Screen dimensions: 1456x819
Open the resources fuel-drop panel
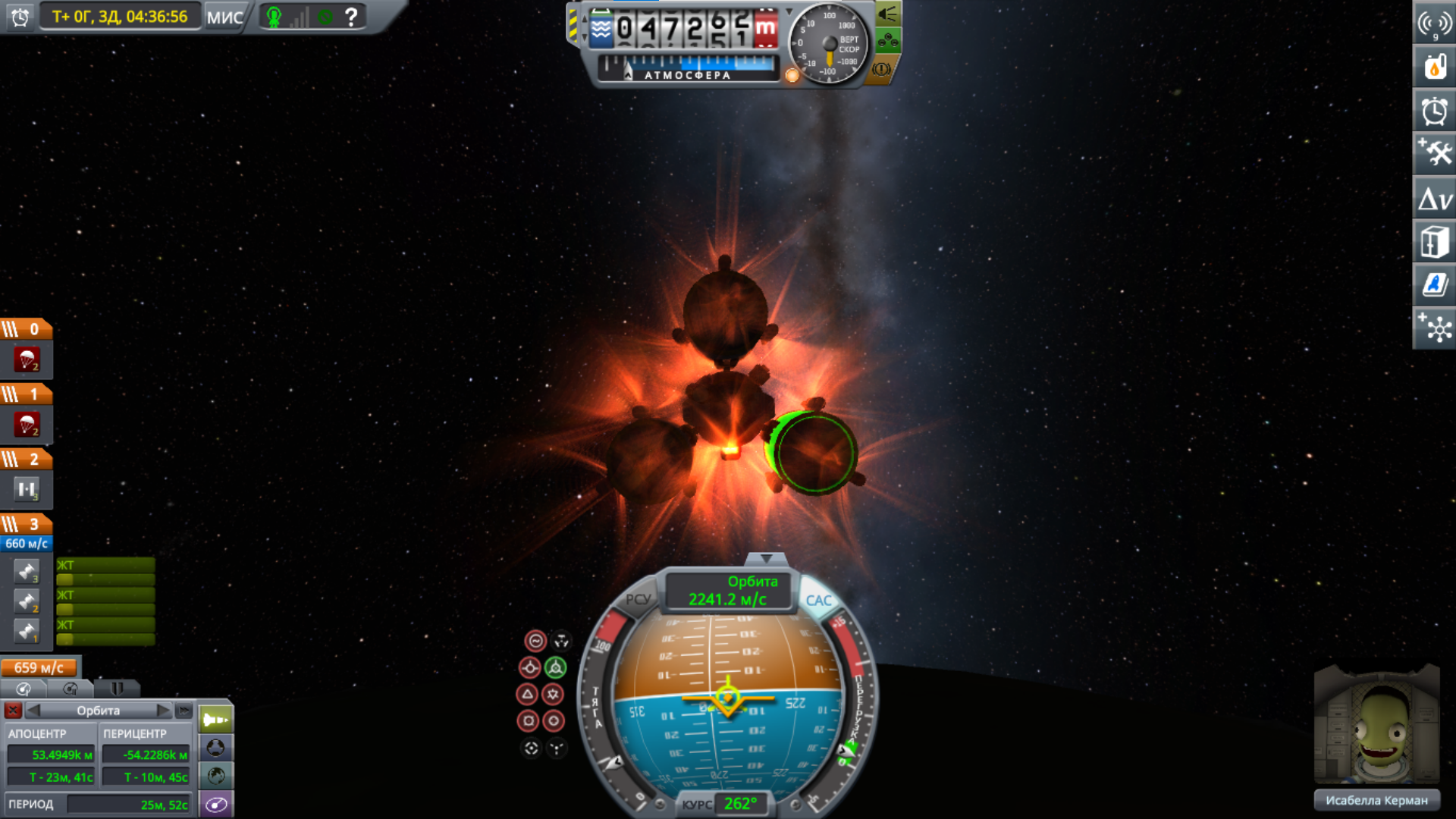tap(1434, 67)
